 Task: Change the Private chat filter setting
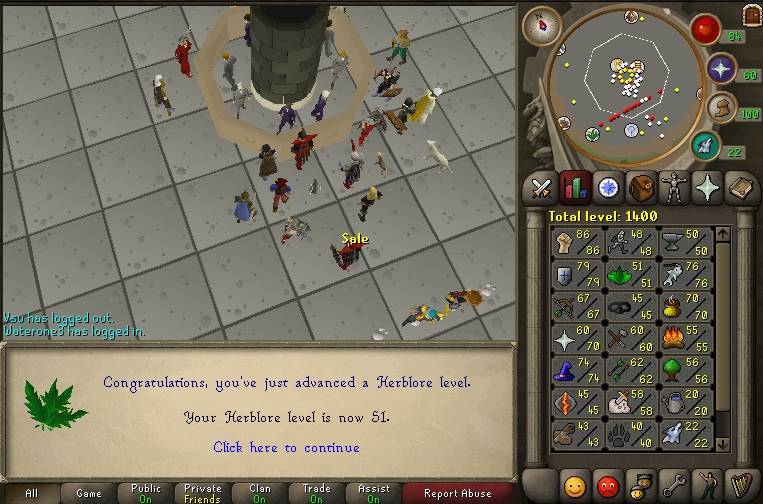click(x=203, y=493)
